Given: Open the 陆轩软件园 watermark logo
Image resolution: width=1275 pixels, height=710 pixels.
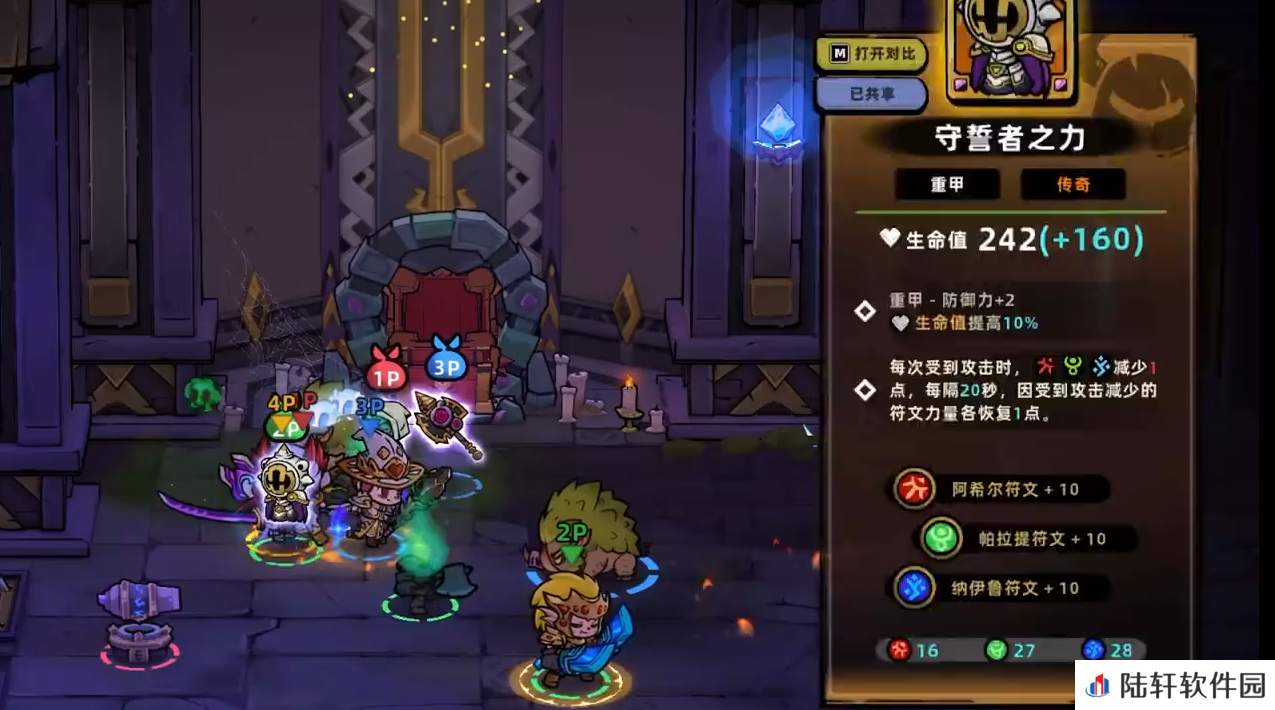Looking at the screenshot, I should click(x=1175, y=685).
